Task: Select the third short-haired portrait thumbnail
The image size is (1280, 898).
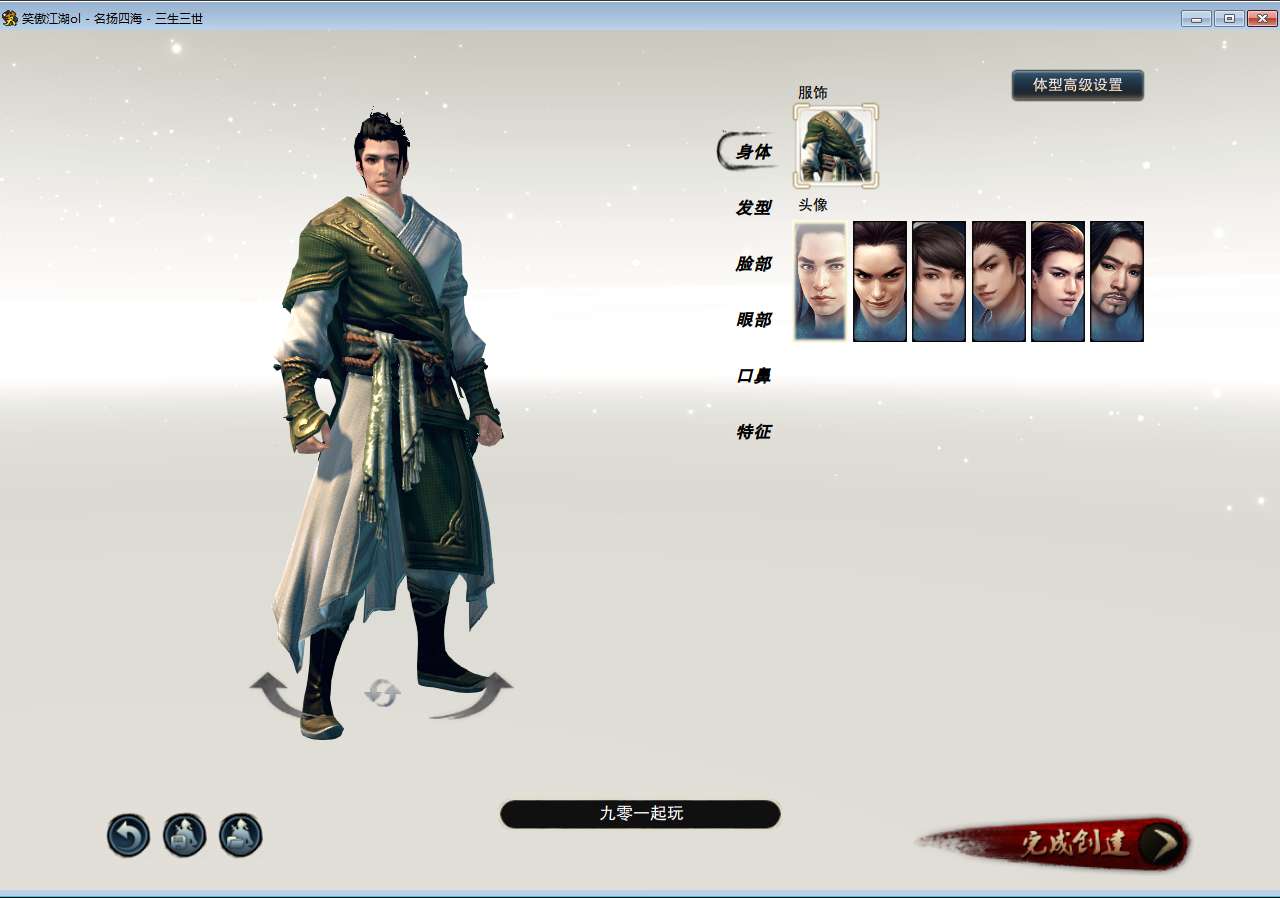Action: click(x=938, y=281)
